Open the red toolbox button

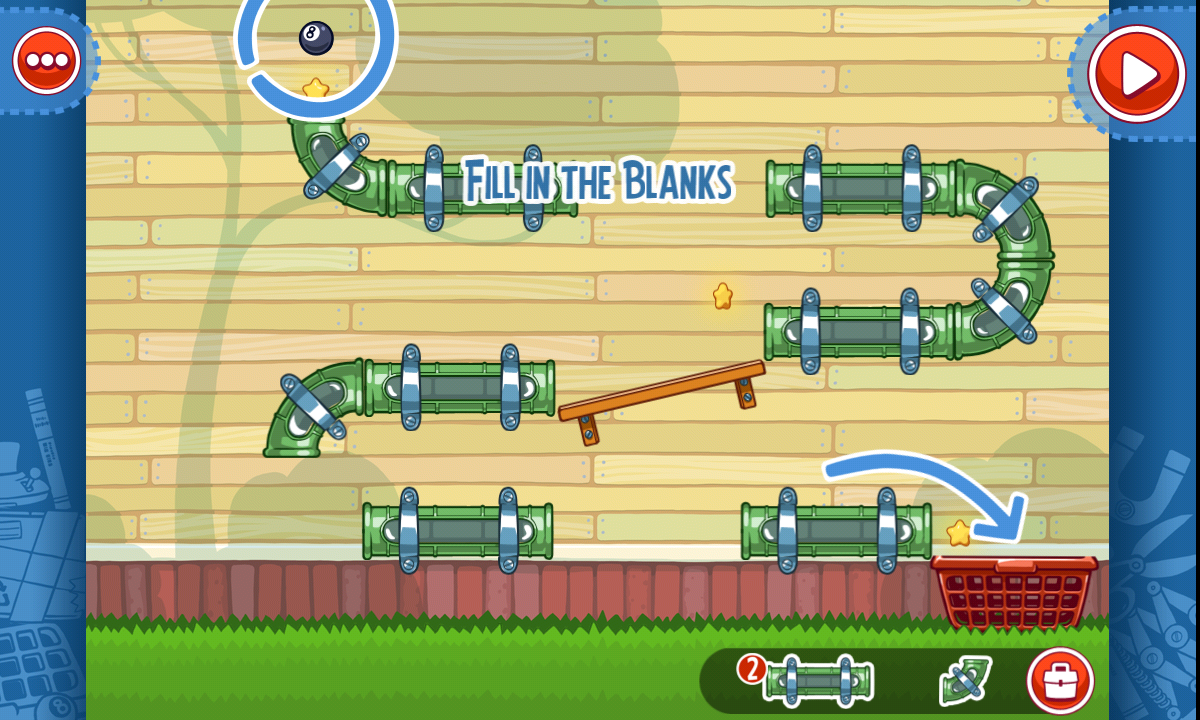(x=1059, y=681)
